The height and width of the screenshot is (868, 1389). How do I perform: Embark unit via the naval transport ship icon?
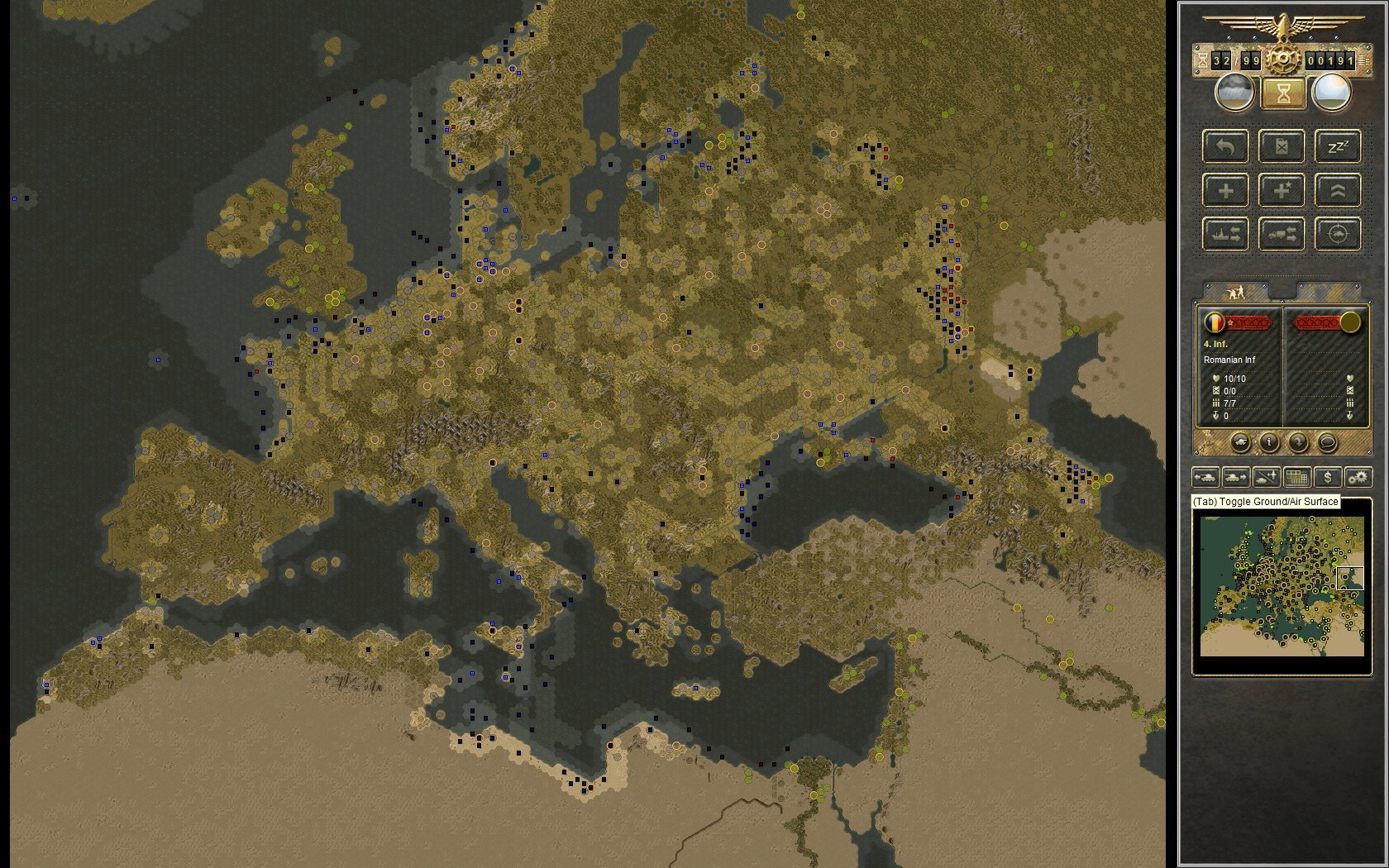coord(1225,235)
